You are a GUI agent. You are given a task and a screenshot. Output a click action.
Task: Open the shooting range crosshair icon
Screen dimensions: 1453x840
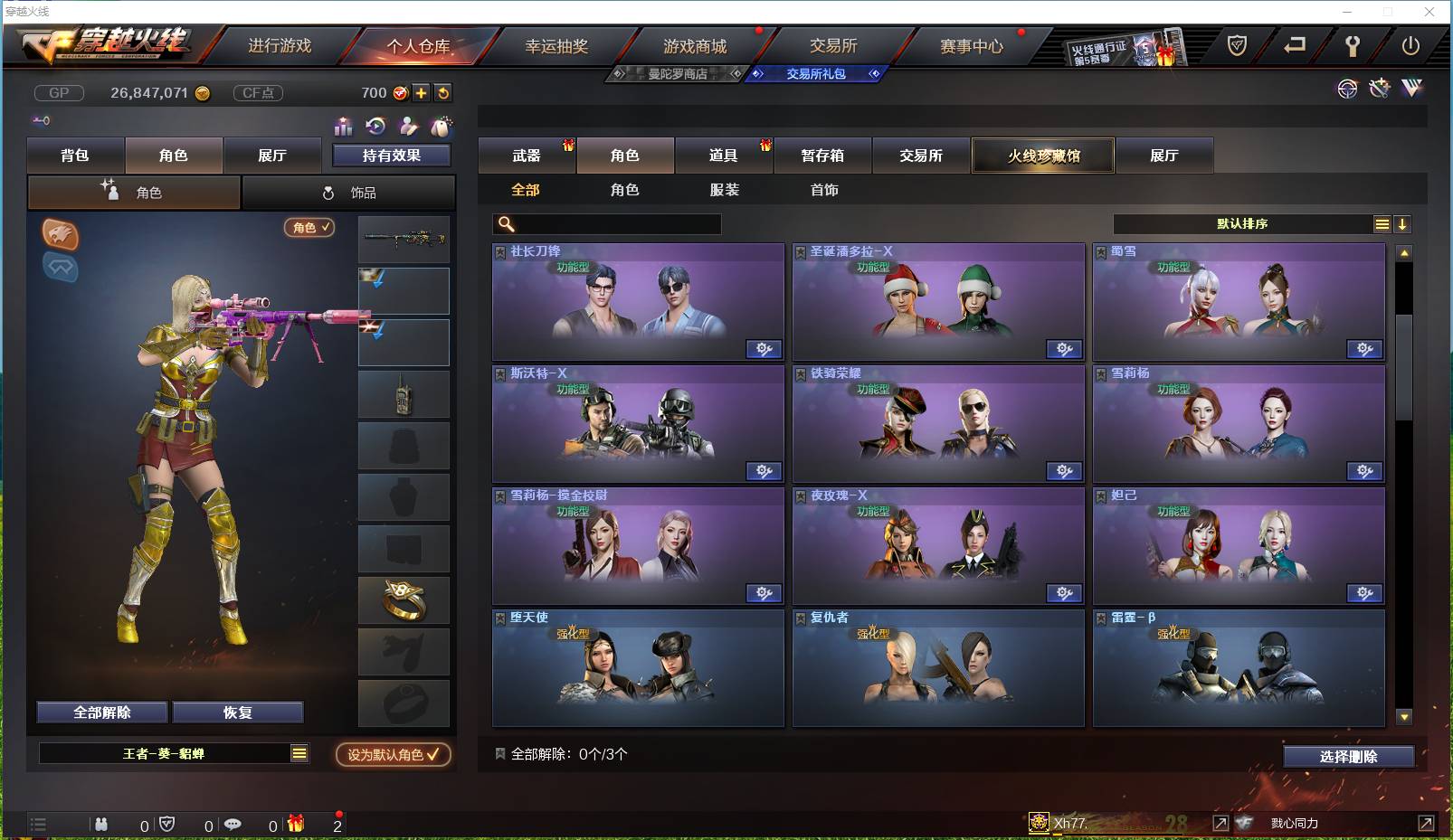coord(1348,89)
